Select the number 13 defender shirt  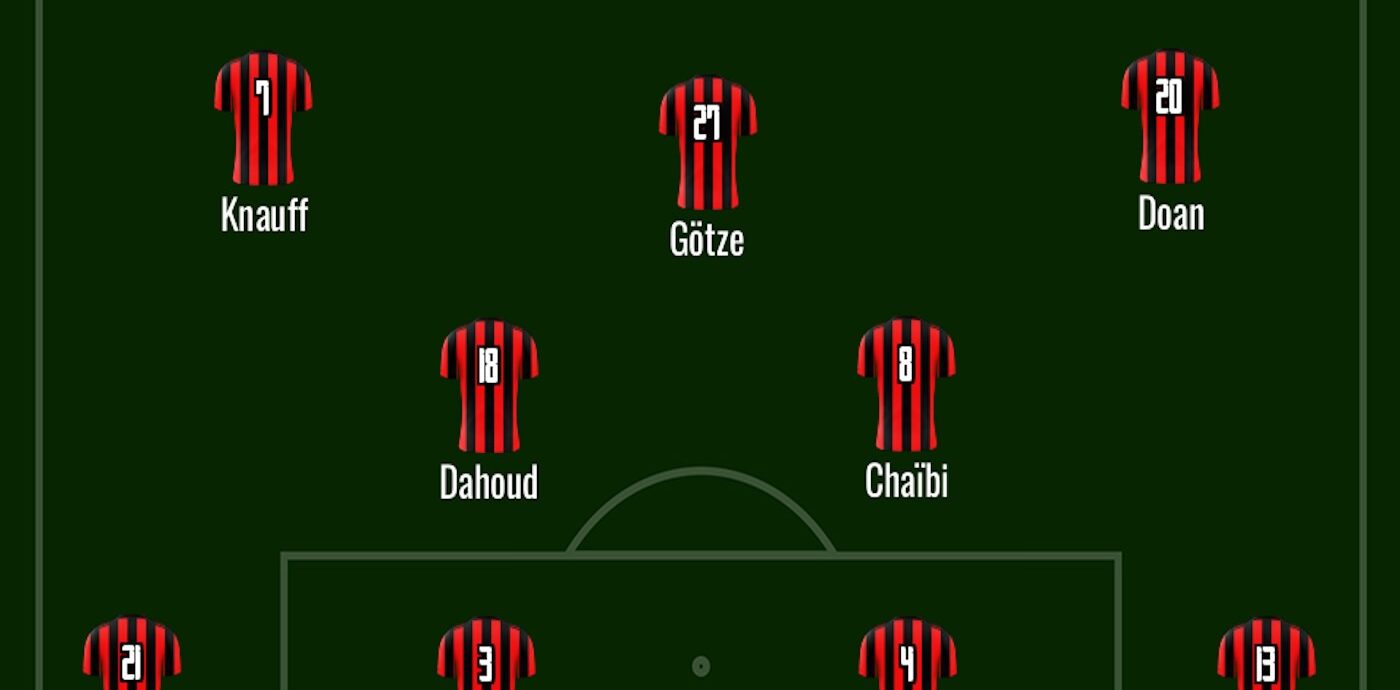[1265, 656]
